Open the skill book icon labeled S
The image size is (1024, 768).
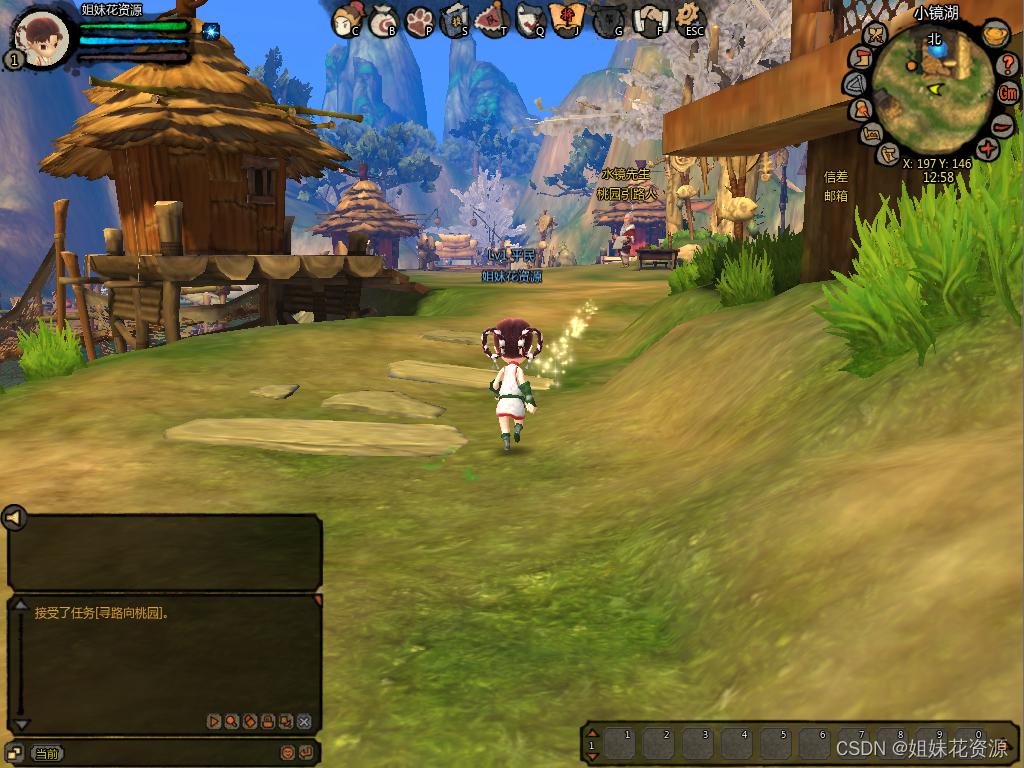455,19
